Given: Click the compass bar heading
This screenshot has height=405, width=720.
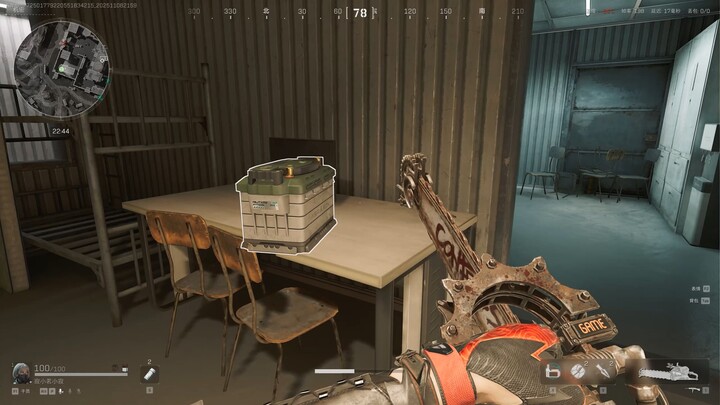Looking at the screenshot, I should tap(360, 13).
